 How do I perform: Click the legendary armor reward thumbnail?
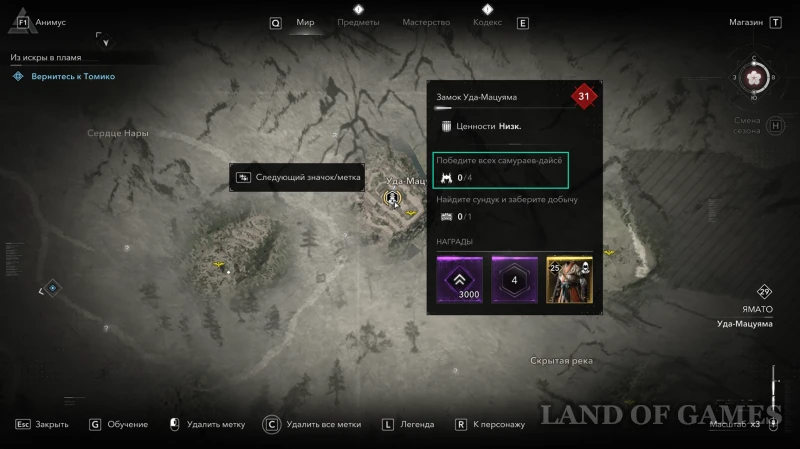[x=569, y=279]
